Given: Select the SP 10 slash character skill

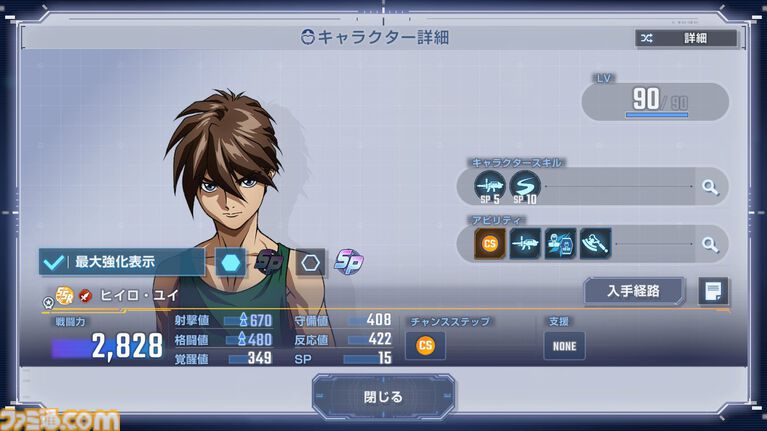Looking at the screenshot, I should click(x=525, y=186).
